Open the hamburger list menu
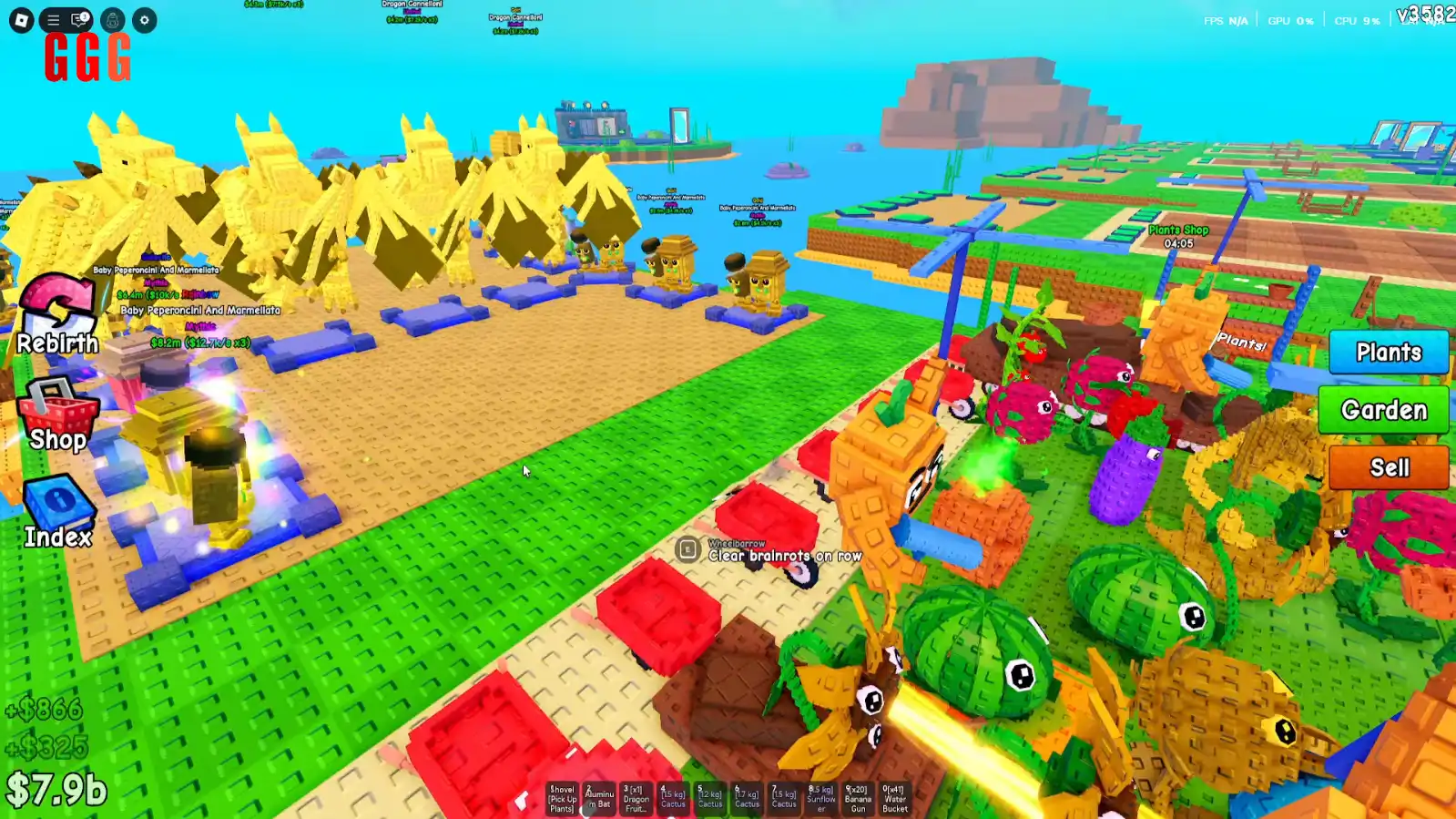Image resolution: width=1456 pixels, height=819 pixels. (x=53, y=20)
